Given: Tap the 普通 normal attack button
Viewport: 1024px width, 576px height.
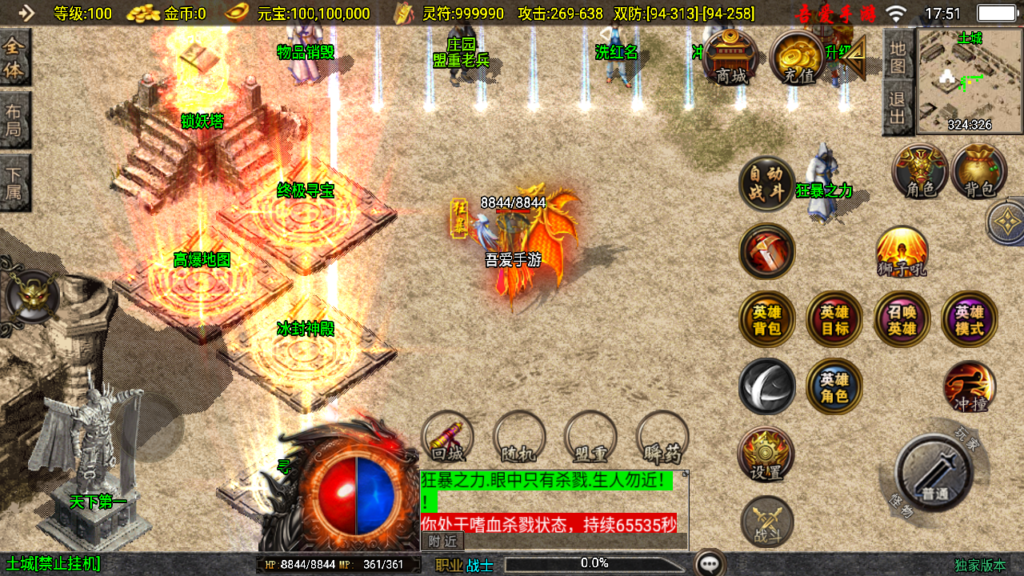Looking at the screenshot, I should click(935, 473).
